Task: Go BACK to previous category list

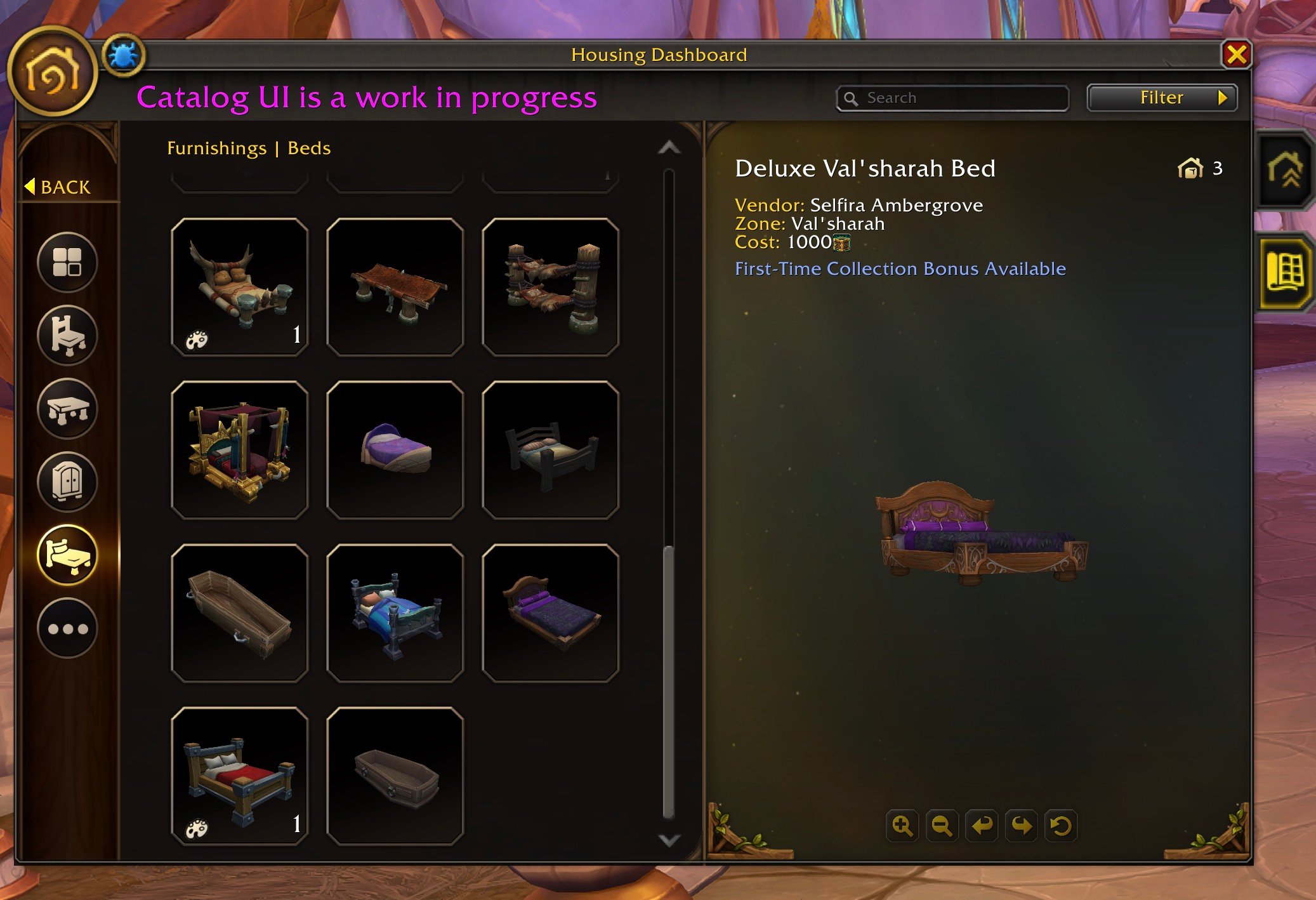Action: pyautogui.click(x=58, y=187)
